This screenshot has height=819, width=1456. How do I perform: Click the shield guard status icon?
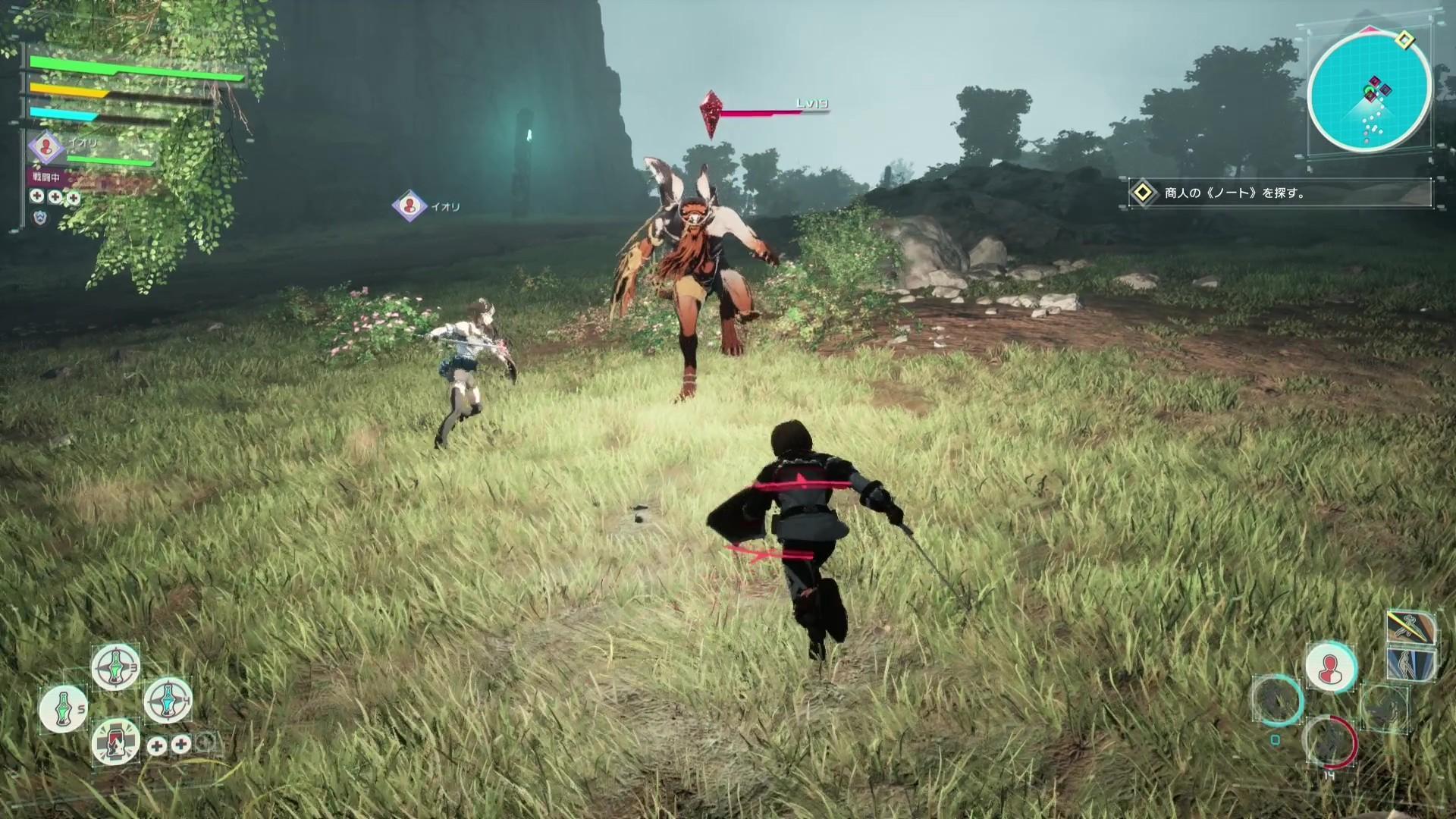[39, 218]
